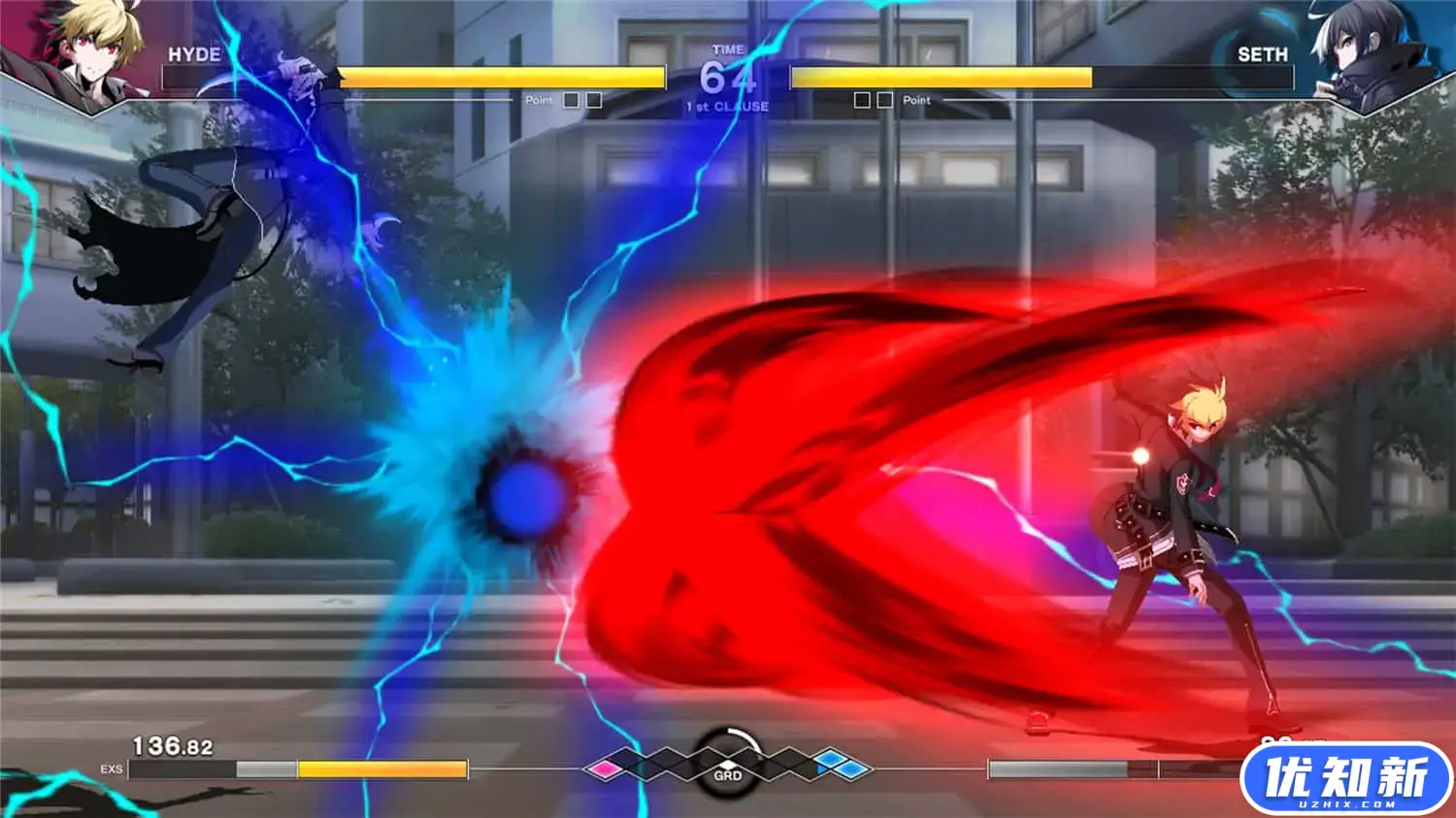The height and width of the screenshot is (818, 1456).
Task: Click the 1st CLAUSE round indicator
Action: point(726,106)
